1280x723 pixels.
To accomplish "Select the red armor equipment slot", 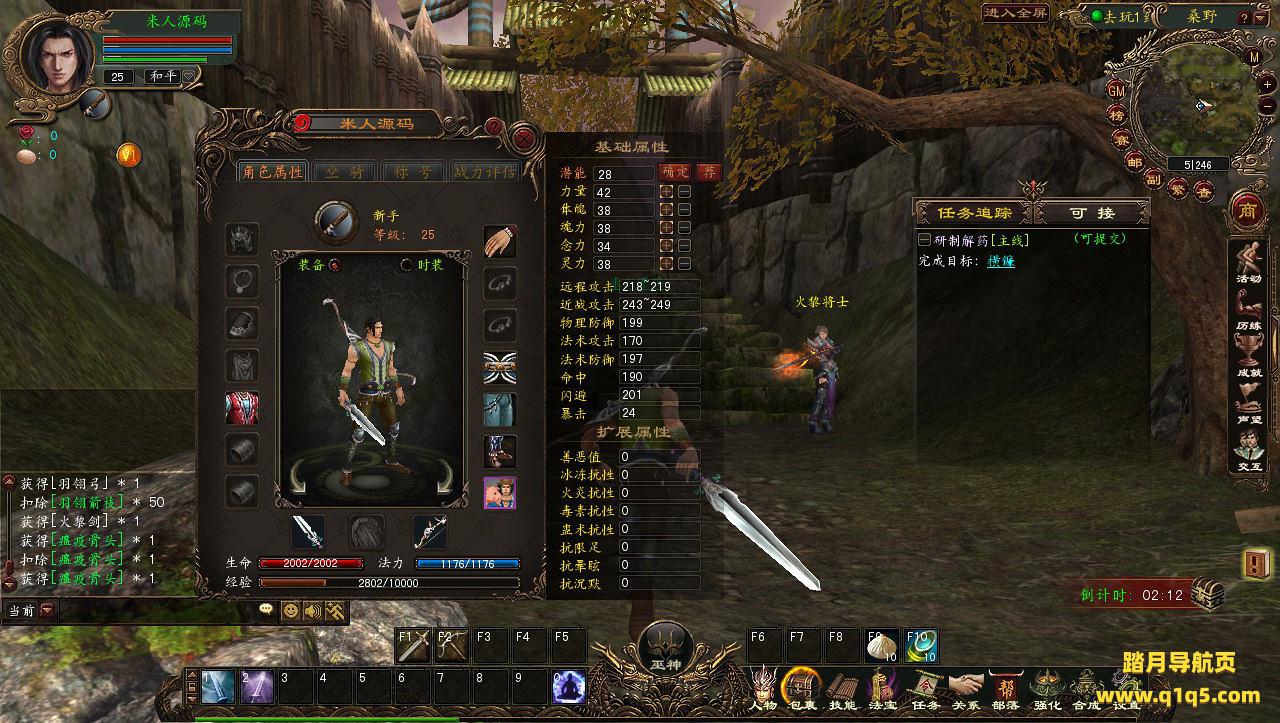I will [242, 408].
